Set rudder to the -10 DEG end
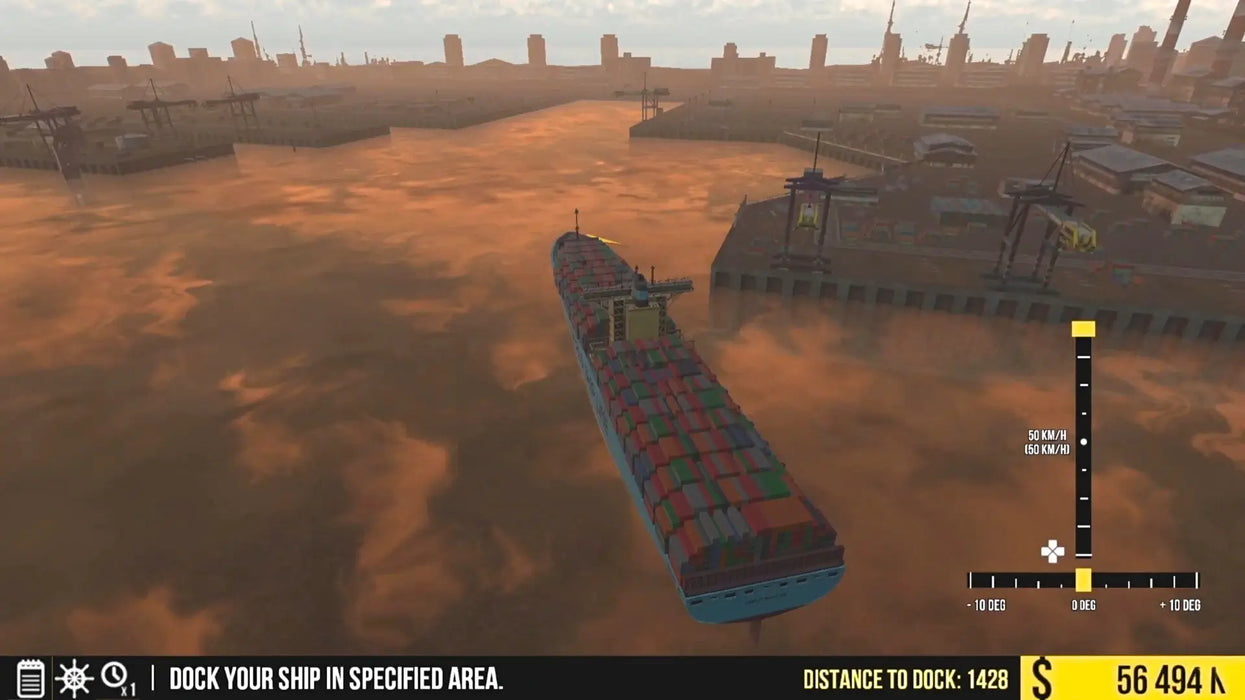The image size is (1245, 700). click(x=971, y=581)
